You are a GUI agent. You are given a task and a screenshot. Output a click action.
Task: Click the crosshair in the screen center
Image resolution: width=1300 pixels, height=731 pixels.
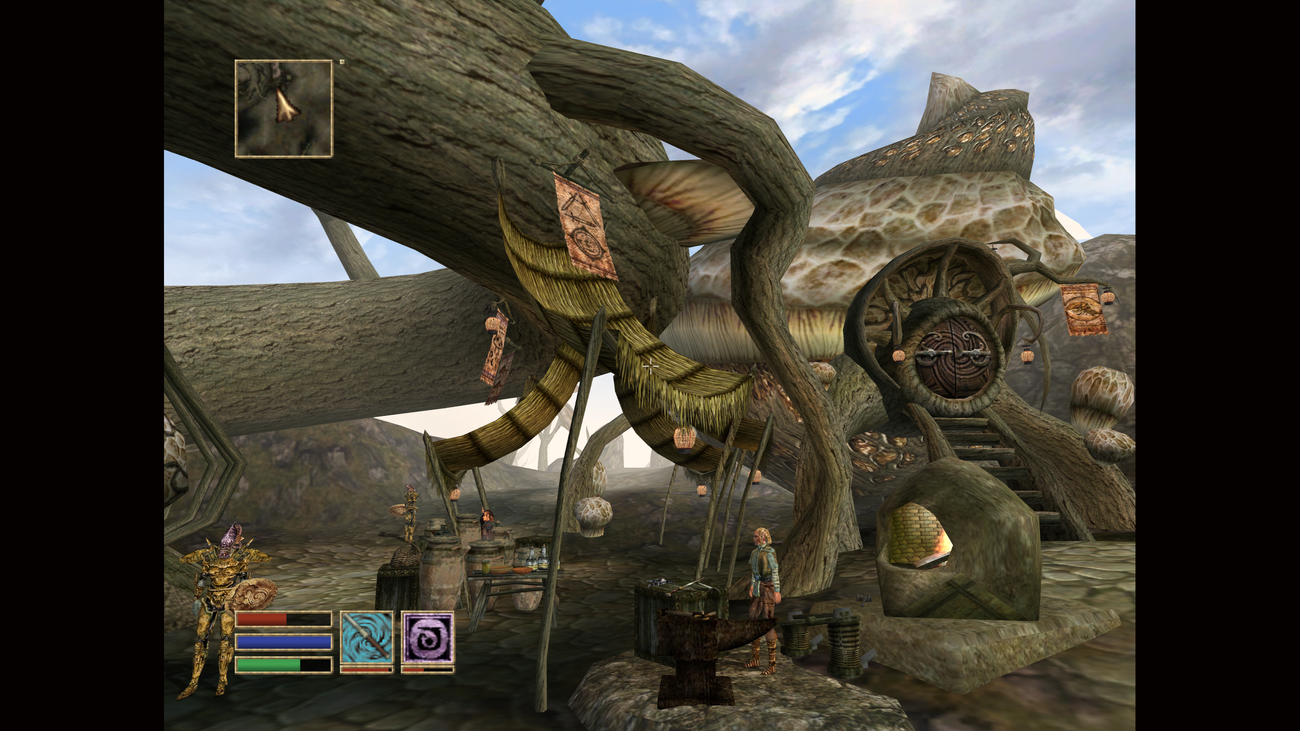click(x=650, y=366)
